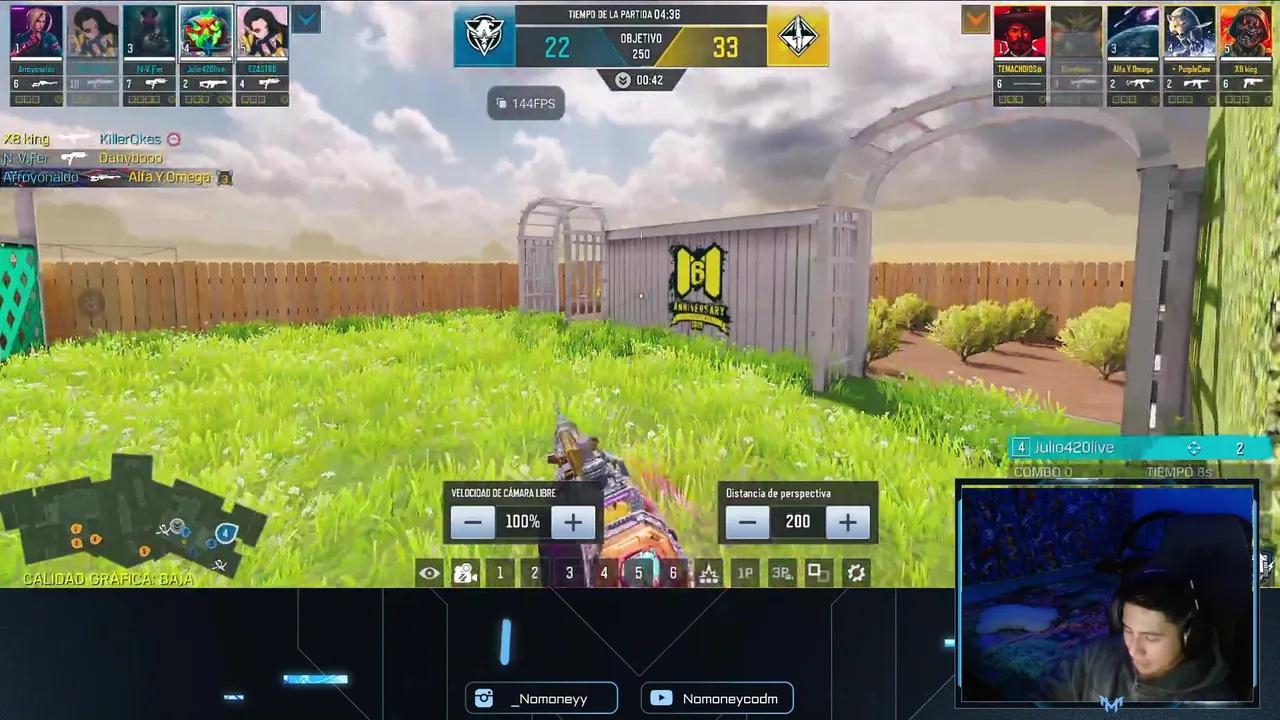Image resolution: width=1280 pixels, height=720 pixels.
Task: Select spectate slot 6 in the toolbar
Action: coord(673,572)
